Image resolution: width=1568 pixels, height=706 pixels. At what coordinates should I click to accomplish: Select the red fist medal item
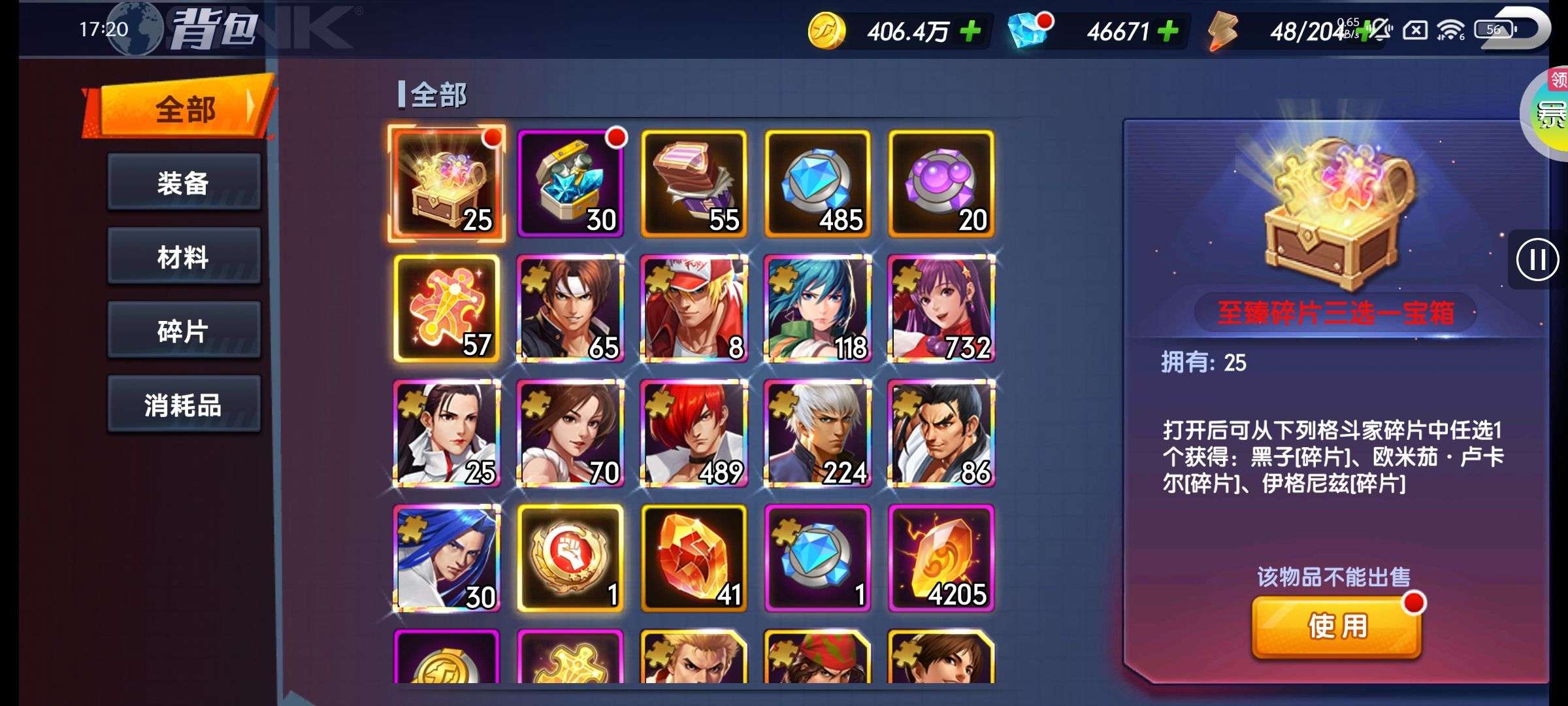pos(570,558)
